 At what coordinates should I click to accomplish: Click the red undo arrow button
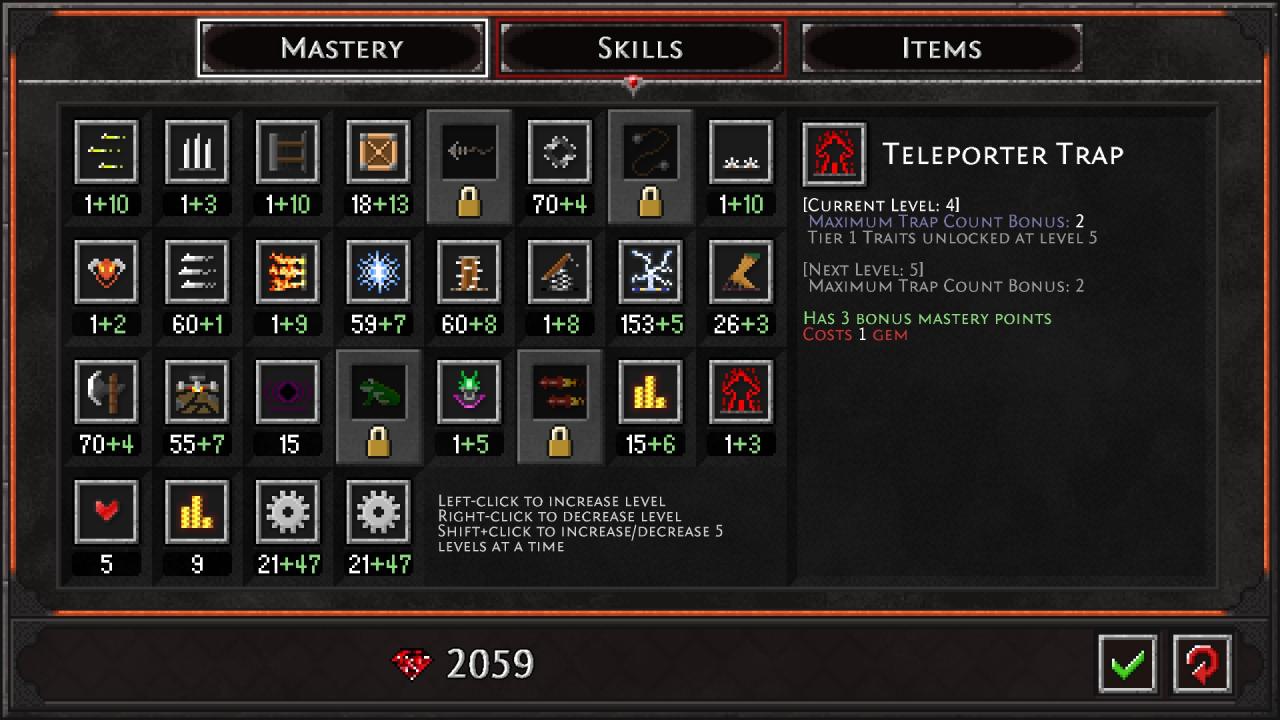coord(1202,663)
